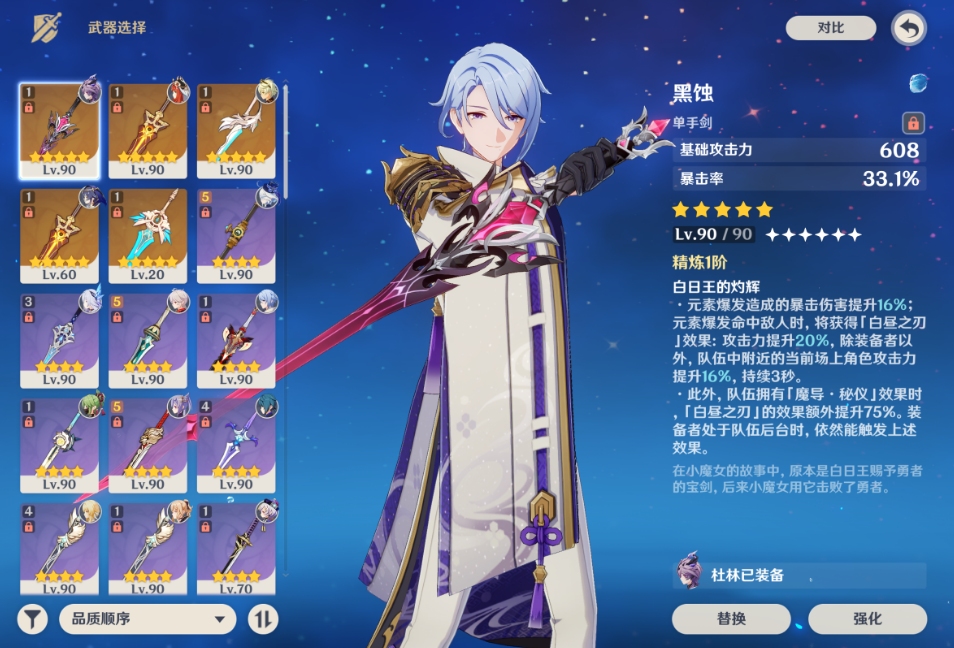The width and height of the screenshot is (954, 648).
Task: Reverse sort order with the arrows button
Action: coord(262,619)
